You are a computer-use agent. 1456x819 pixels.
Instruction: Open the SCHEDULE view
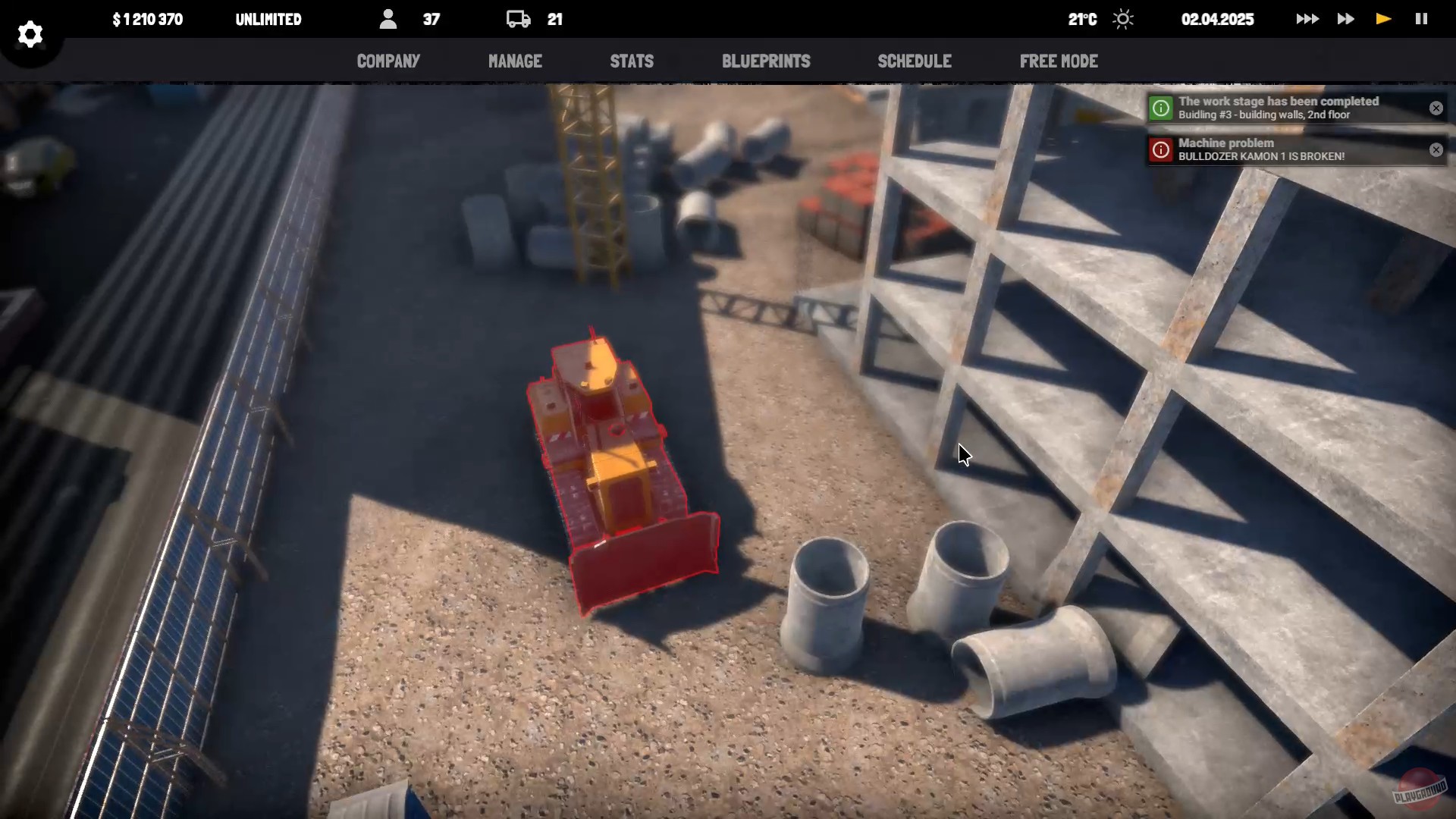pos(915,61)
